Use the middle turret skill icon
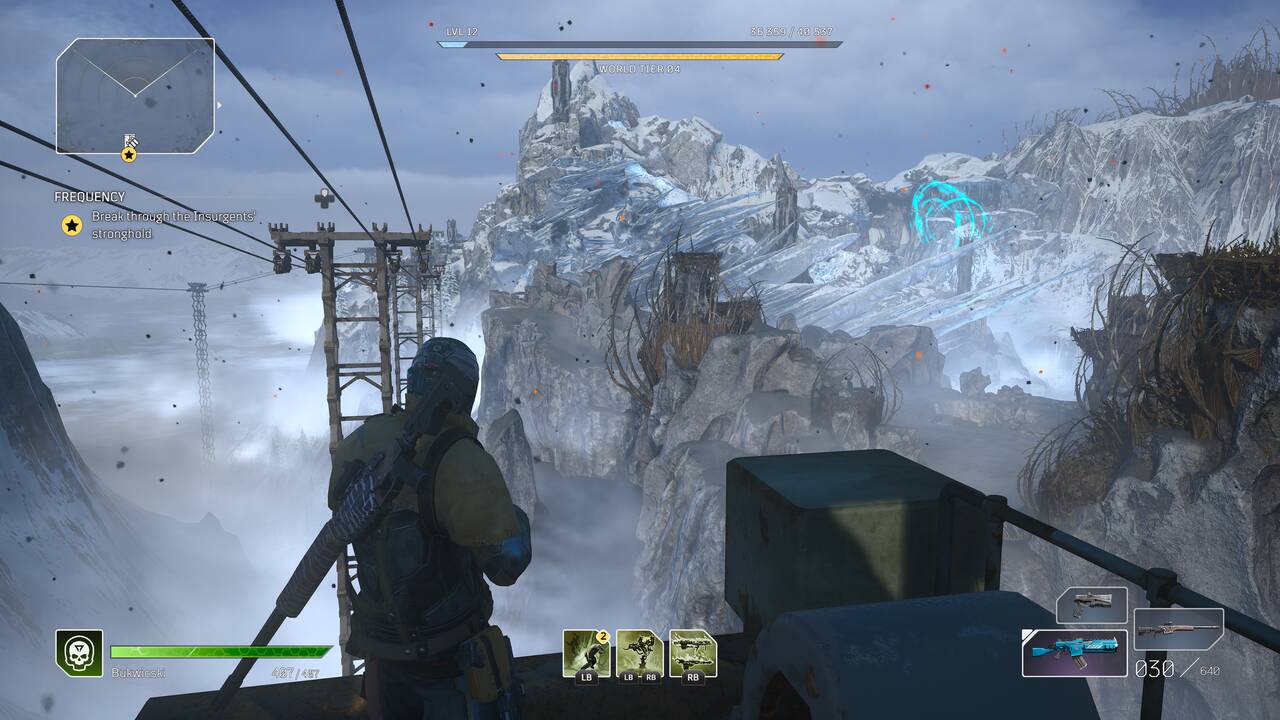The image size is (1280, 720). (x=639, y=652)
